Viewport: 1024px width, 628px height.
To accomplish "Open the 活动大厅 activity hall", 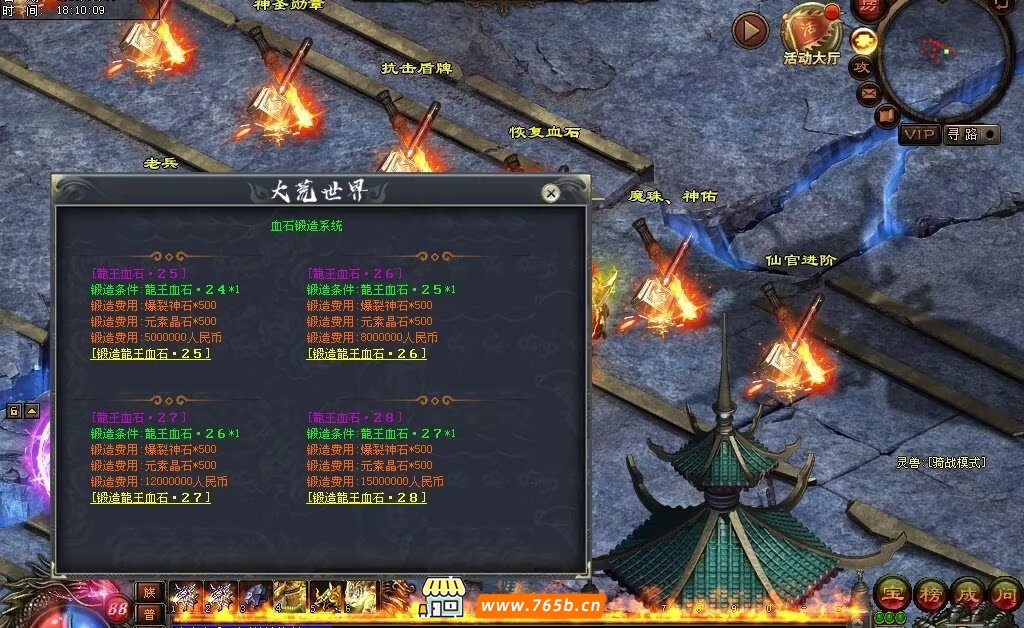I will [811, 34].
